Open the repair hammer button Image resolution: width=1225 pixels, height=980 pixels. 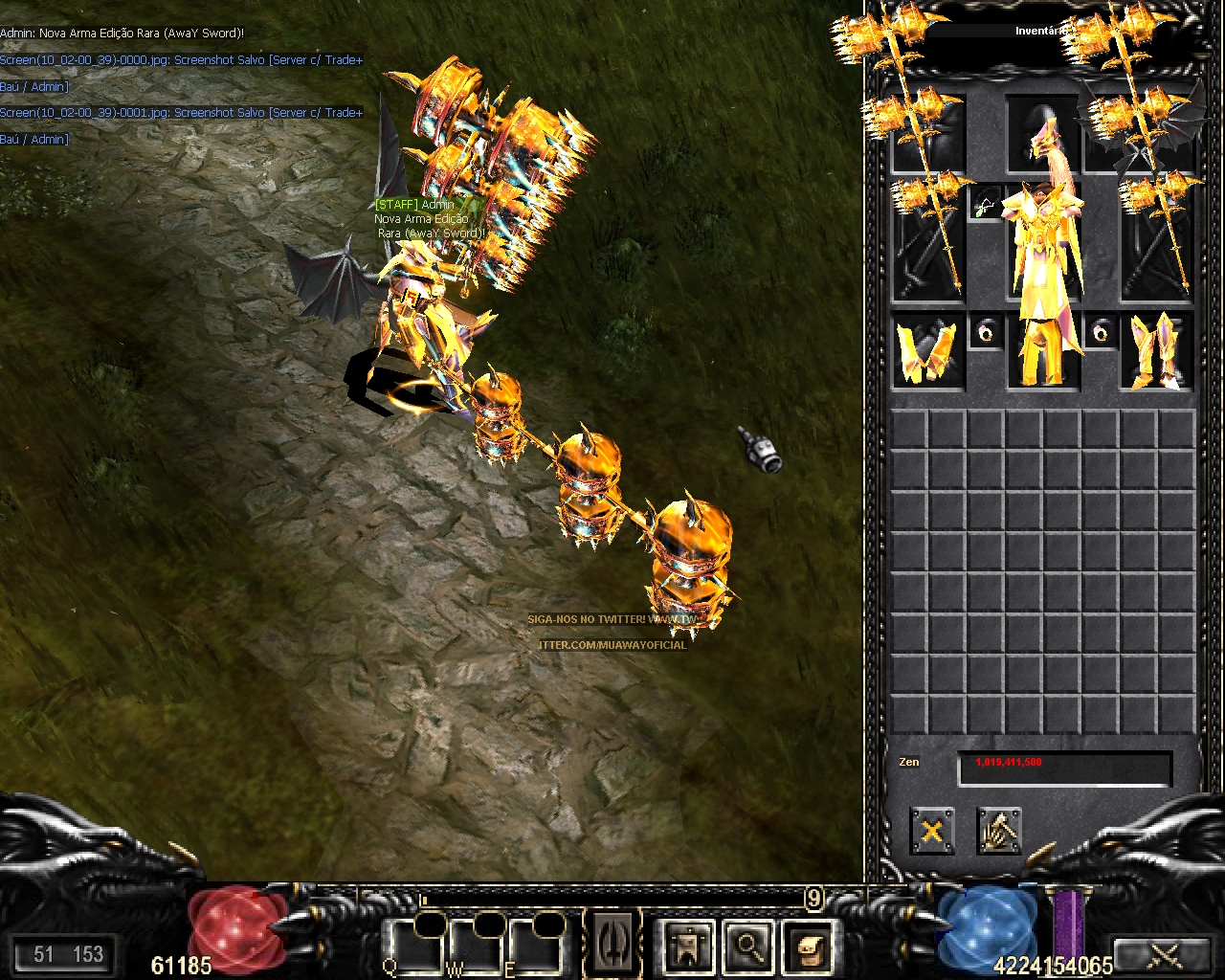coord(999,830)
